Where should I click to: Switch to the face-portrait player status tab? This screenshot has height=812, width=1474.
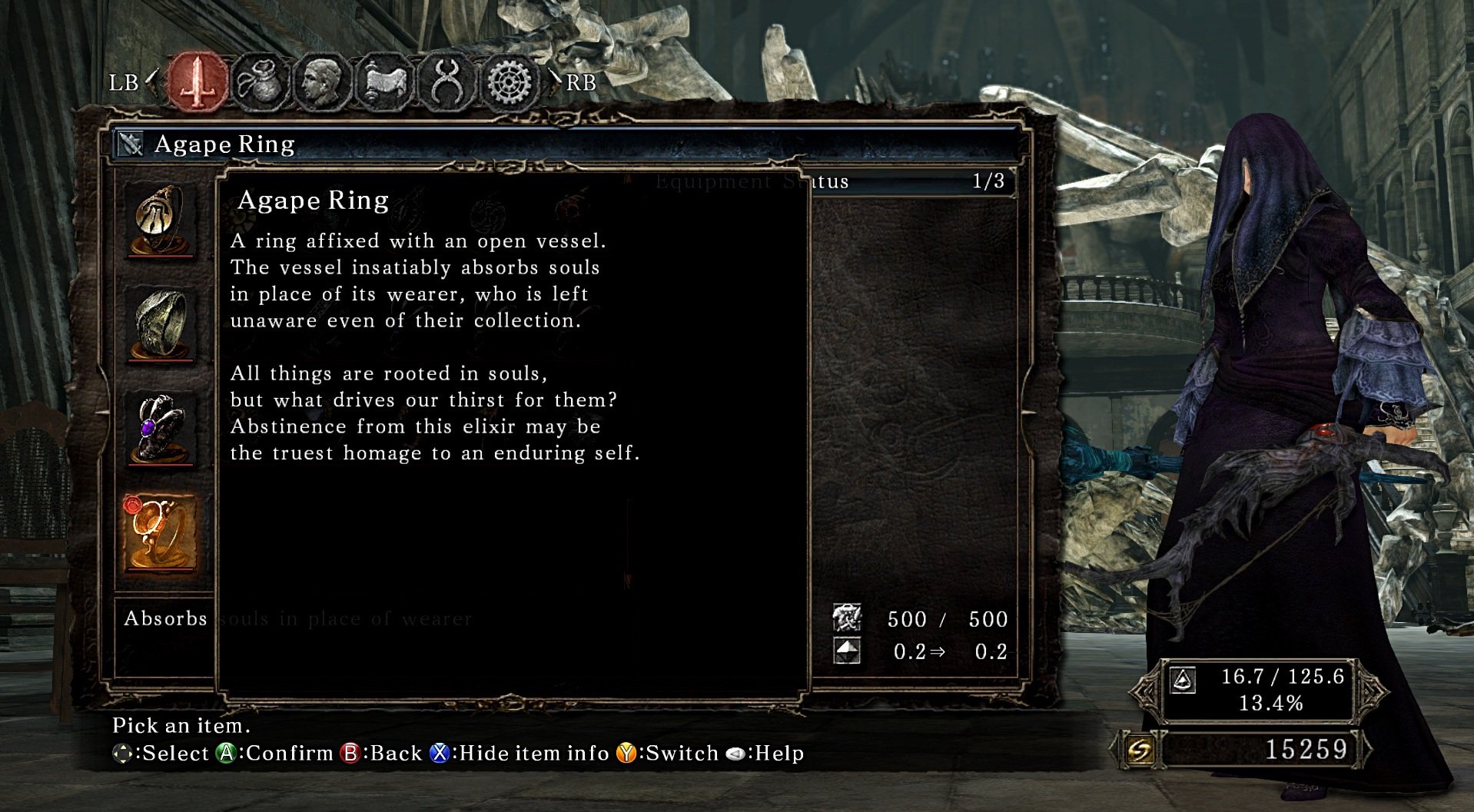[322, 81]
